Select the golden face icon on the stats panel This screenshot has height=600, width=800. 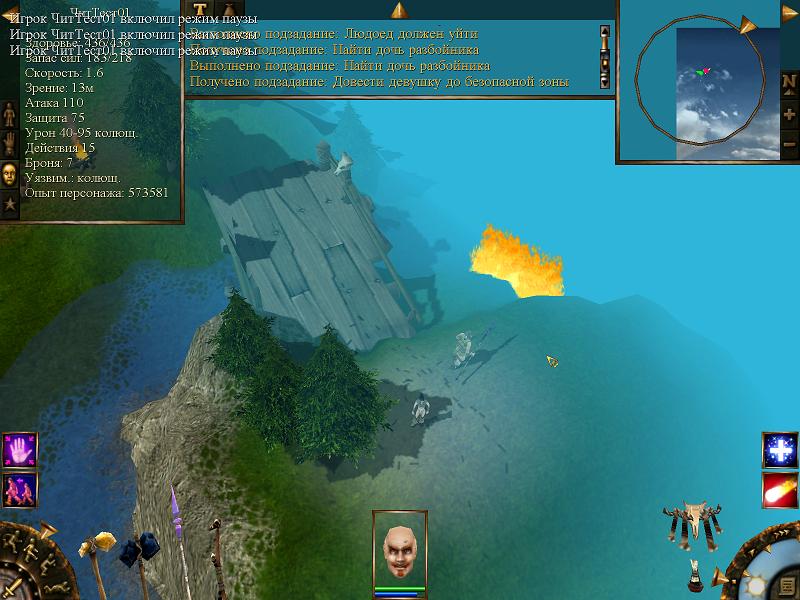pos(10,173)
